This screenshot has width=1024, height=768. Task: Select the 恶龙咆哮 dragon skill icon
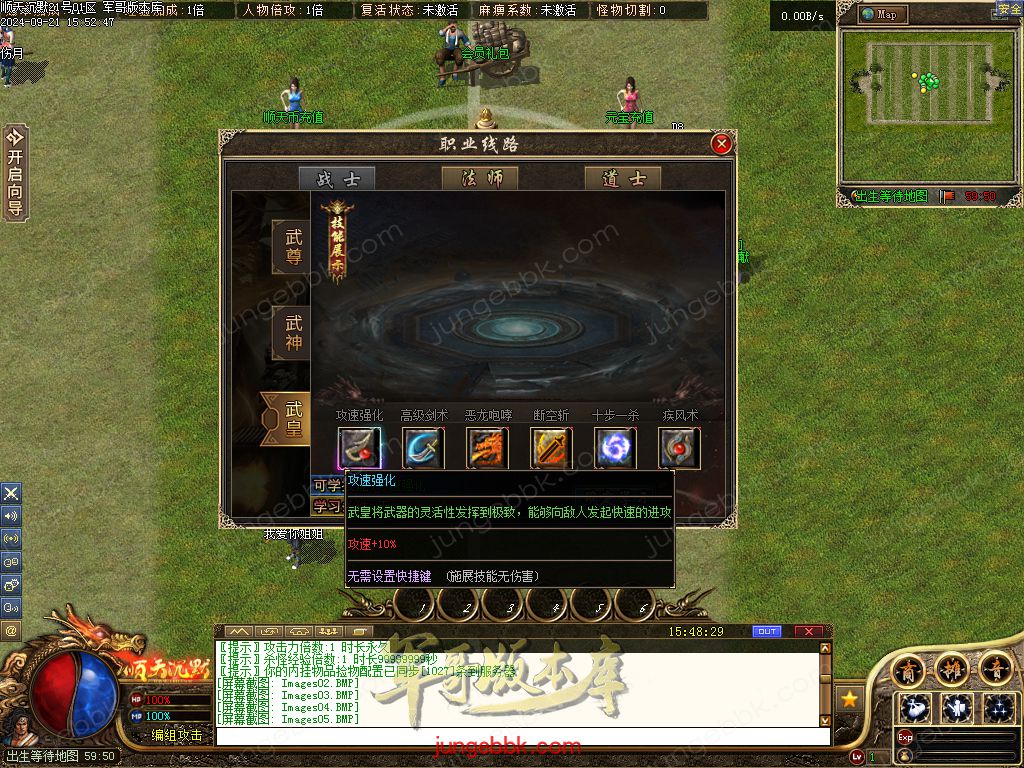coord(487,448)
